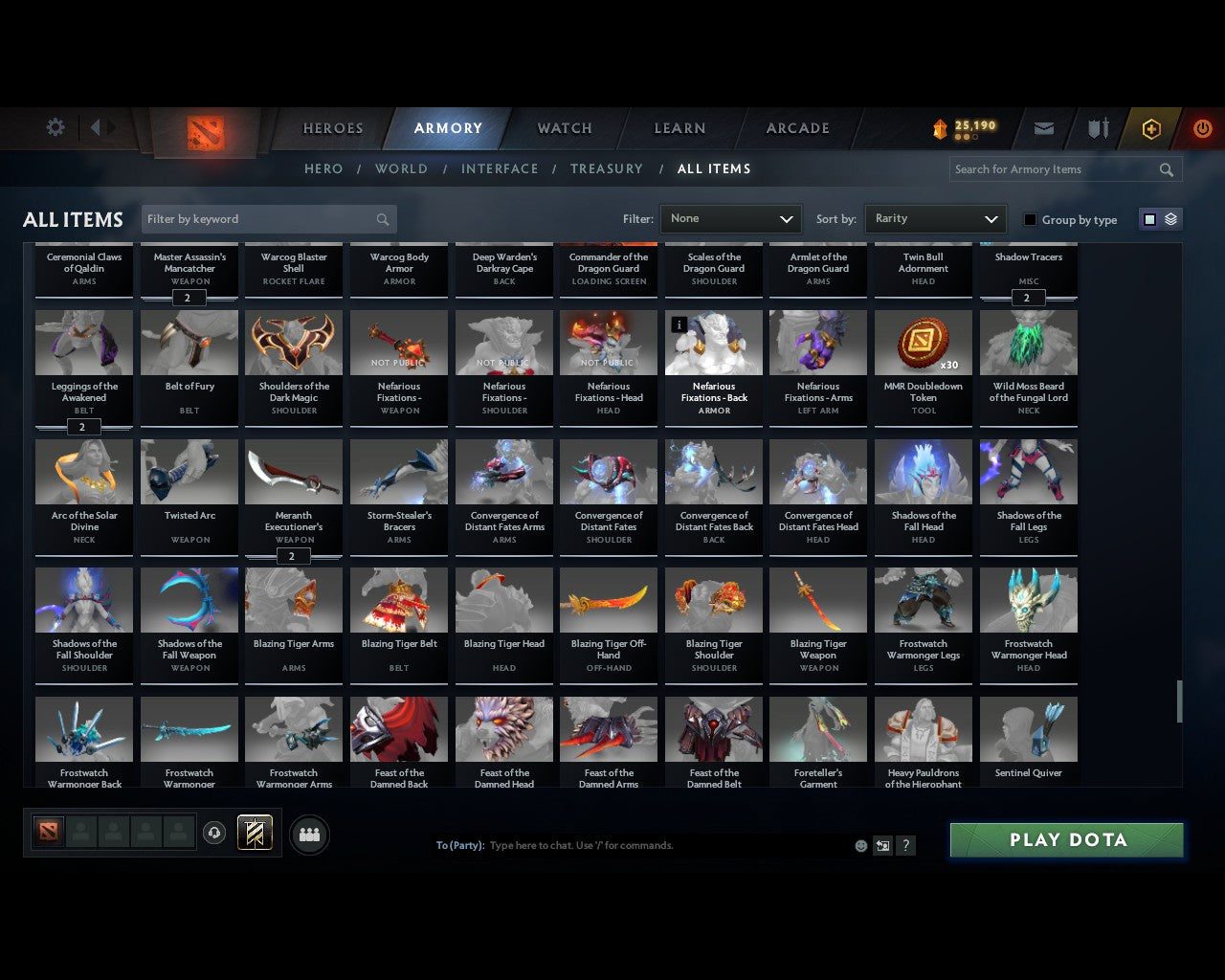
Task: Select the Blazing Tiger Weapon thumbnail
Action: [818, 599]
